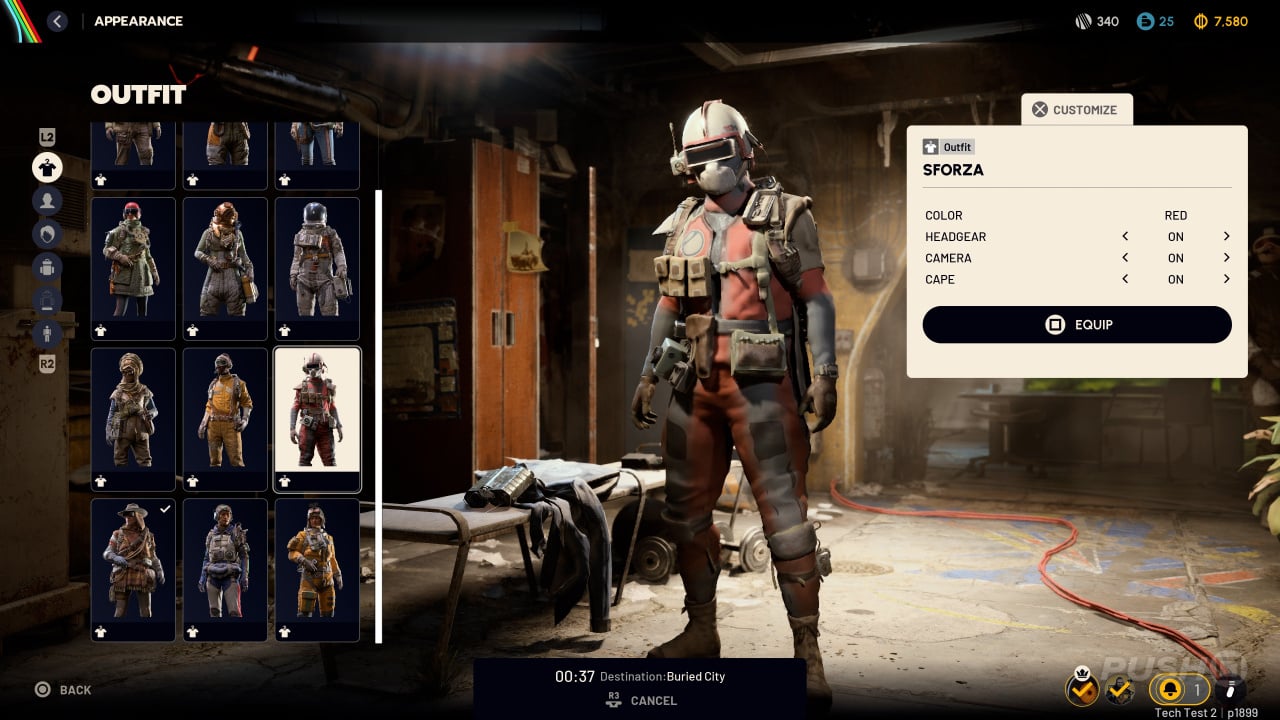The height and width of the screenshot is (720, 1280).
Task: Equip the Sforza outfit
Action: (x=1077, y=325)
